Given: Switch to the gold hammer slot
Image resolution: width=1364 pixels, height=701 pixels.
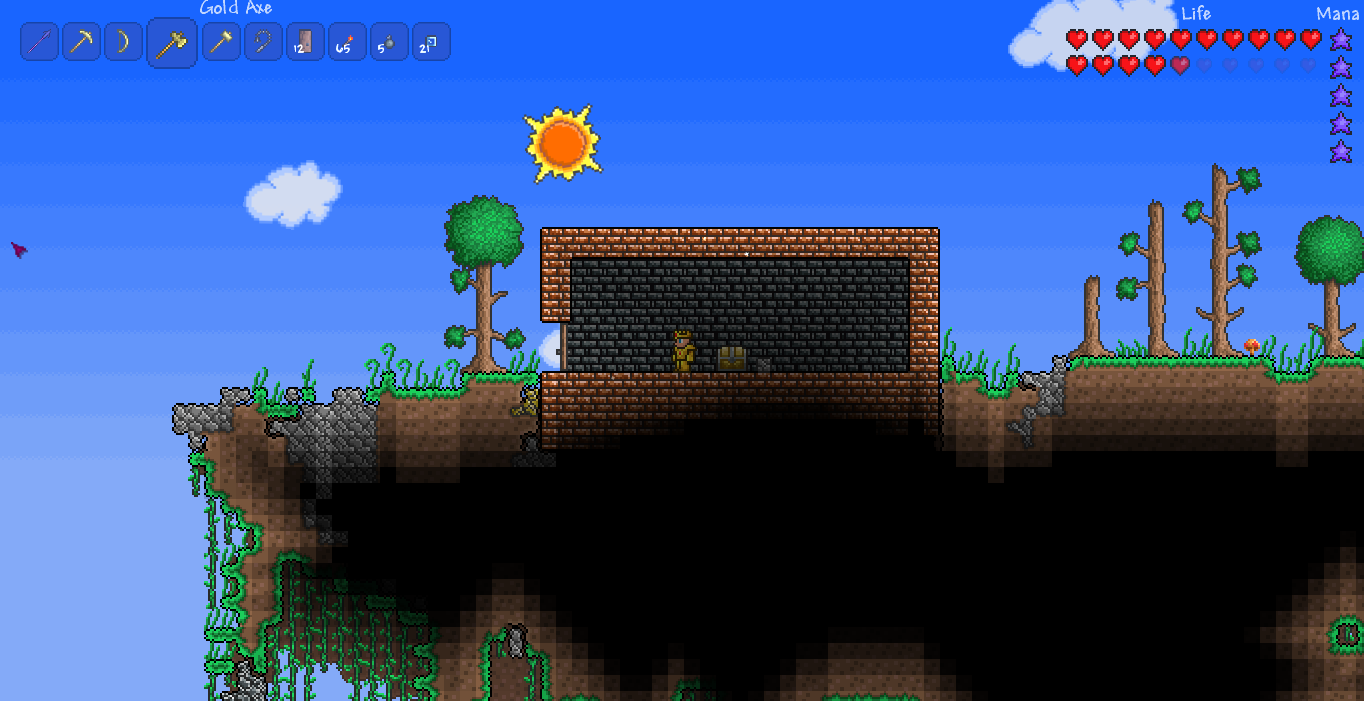Looking at the screenshot, I should coord(221,42).
